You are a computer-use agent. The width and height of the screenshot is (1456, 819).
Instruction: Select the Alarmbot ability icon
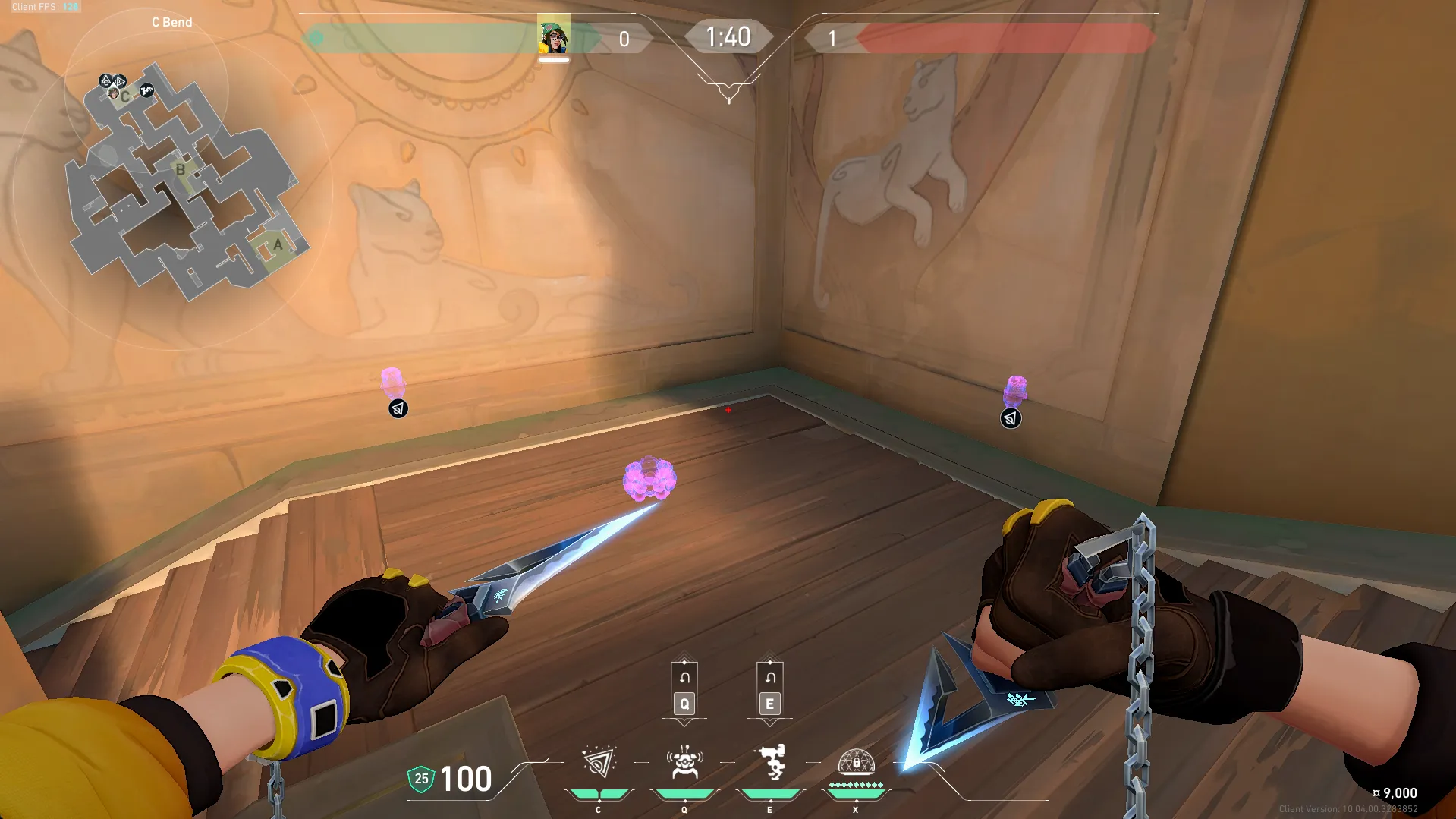click(x=684, y=763)
